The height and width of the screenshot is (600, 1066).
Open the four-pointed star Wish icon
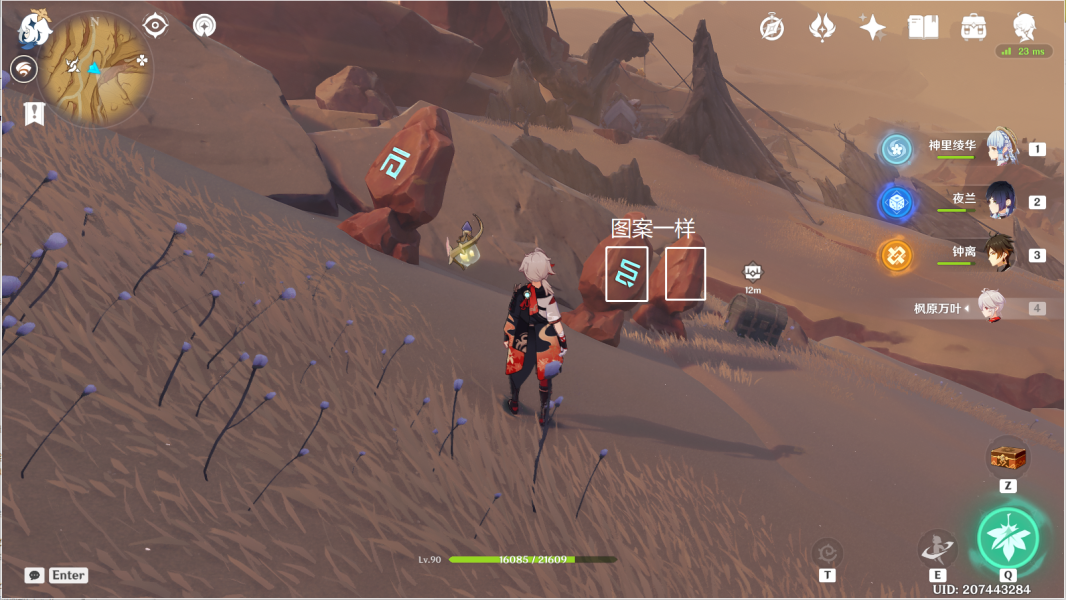pyautogui.click(x=872, y=27)
